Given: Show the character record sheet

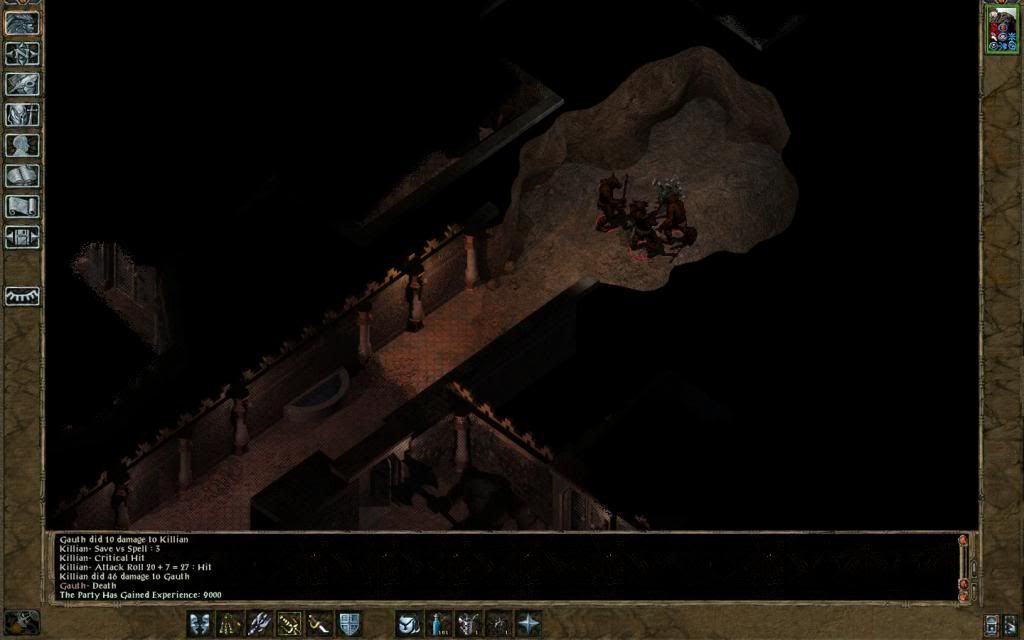Looking at the screenshot, I should point(22,146).
